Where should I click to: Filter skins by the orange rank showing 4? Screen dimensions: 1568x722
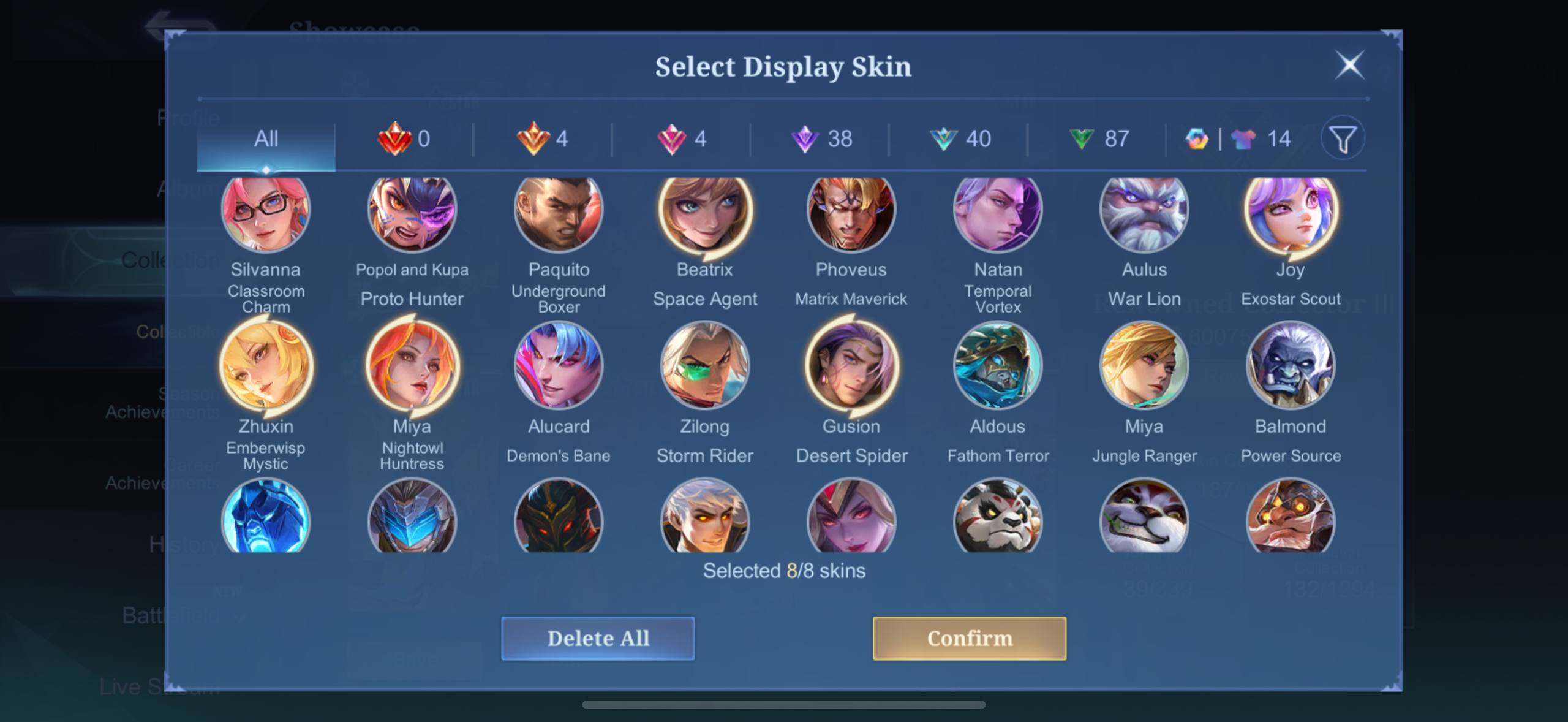(541, 139)
